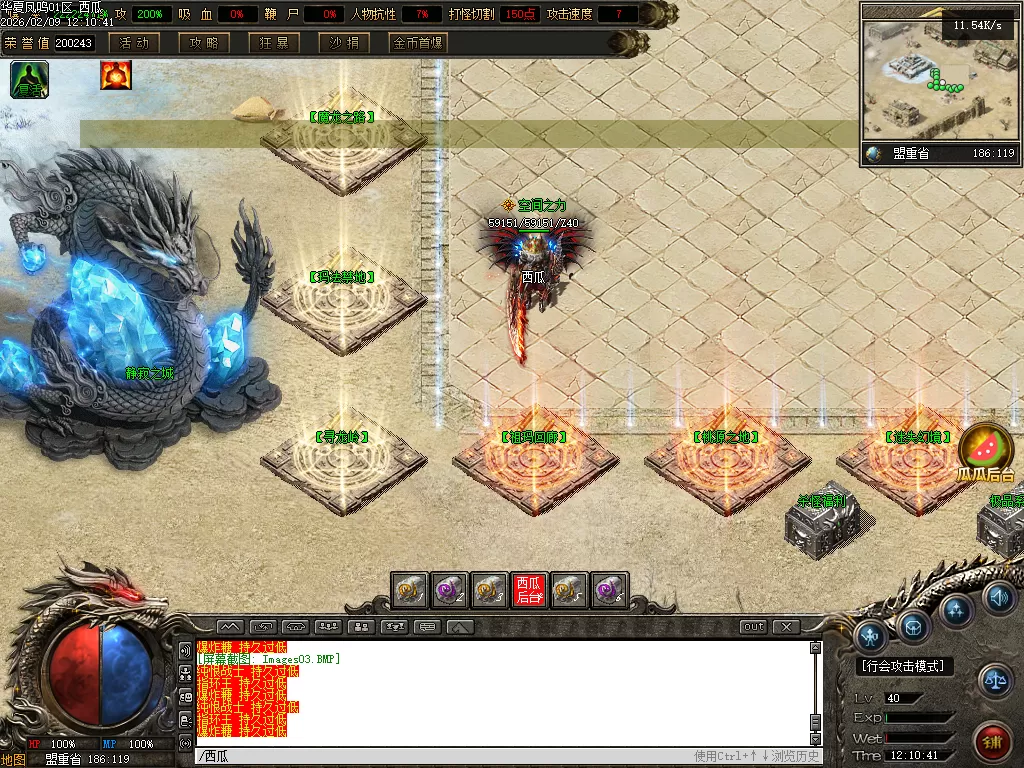Screen dimensions: 1024x768
Task: Click the chat panel's out button
Action: [x=754, y=627]
